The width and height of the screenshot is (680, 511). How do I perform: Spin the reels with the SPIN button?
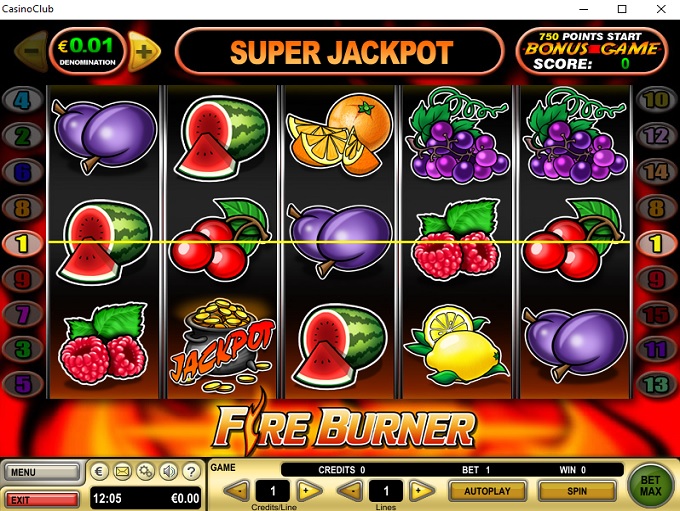tap(577, 491)
